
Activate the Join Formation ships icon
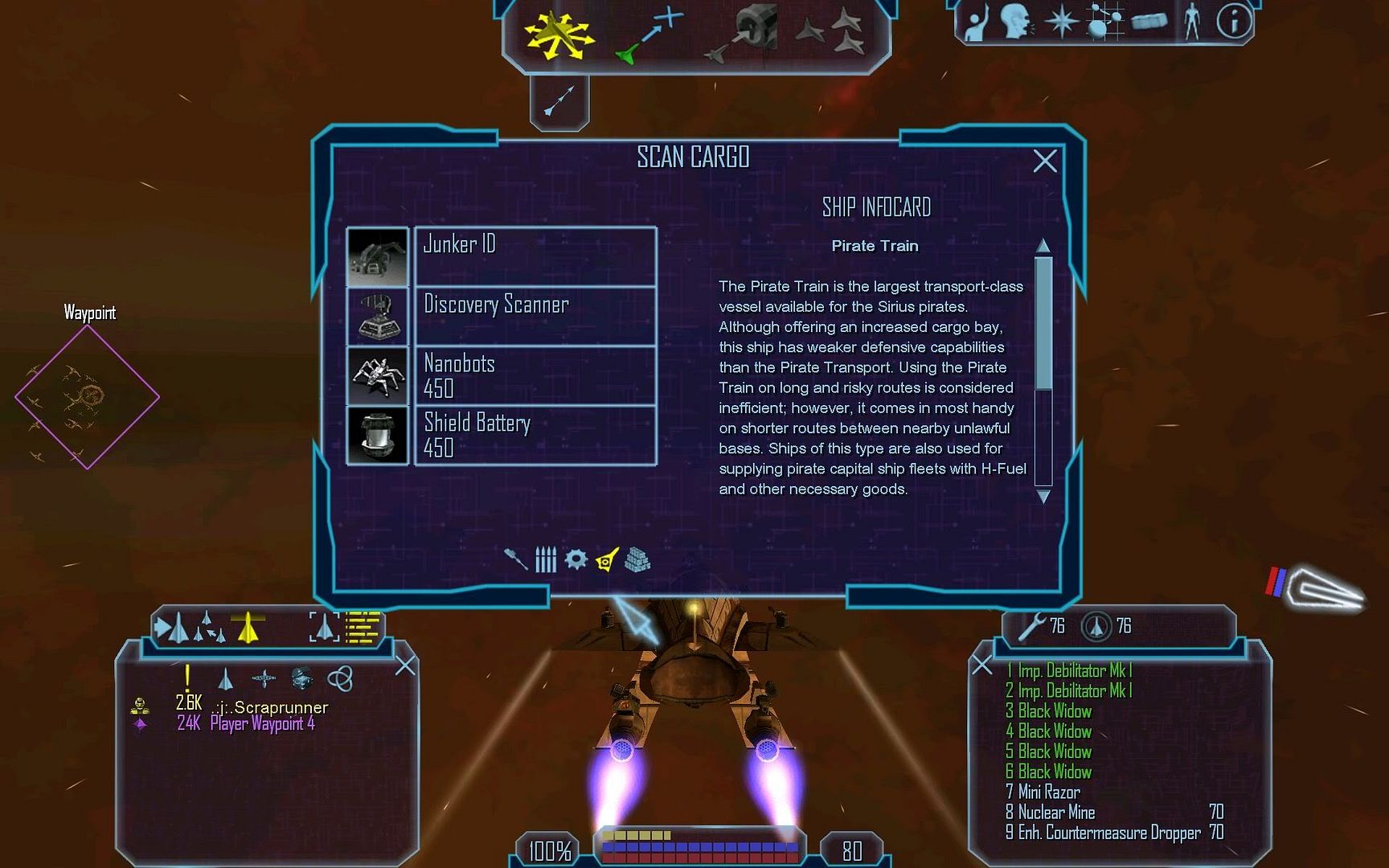click(831, 32)
